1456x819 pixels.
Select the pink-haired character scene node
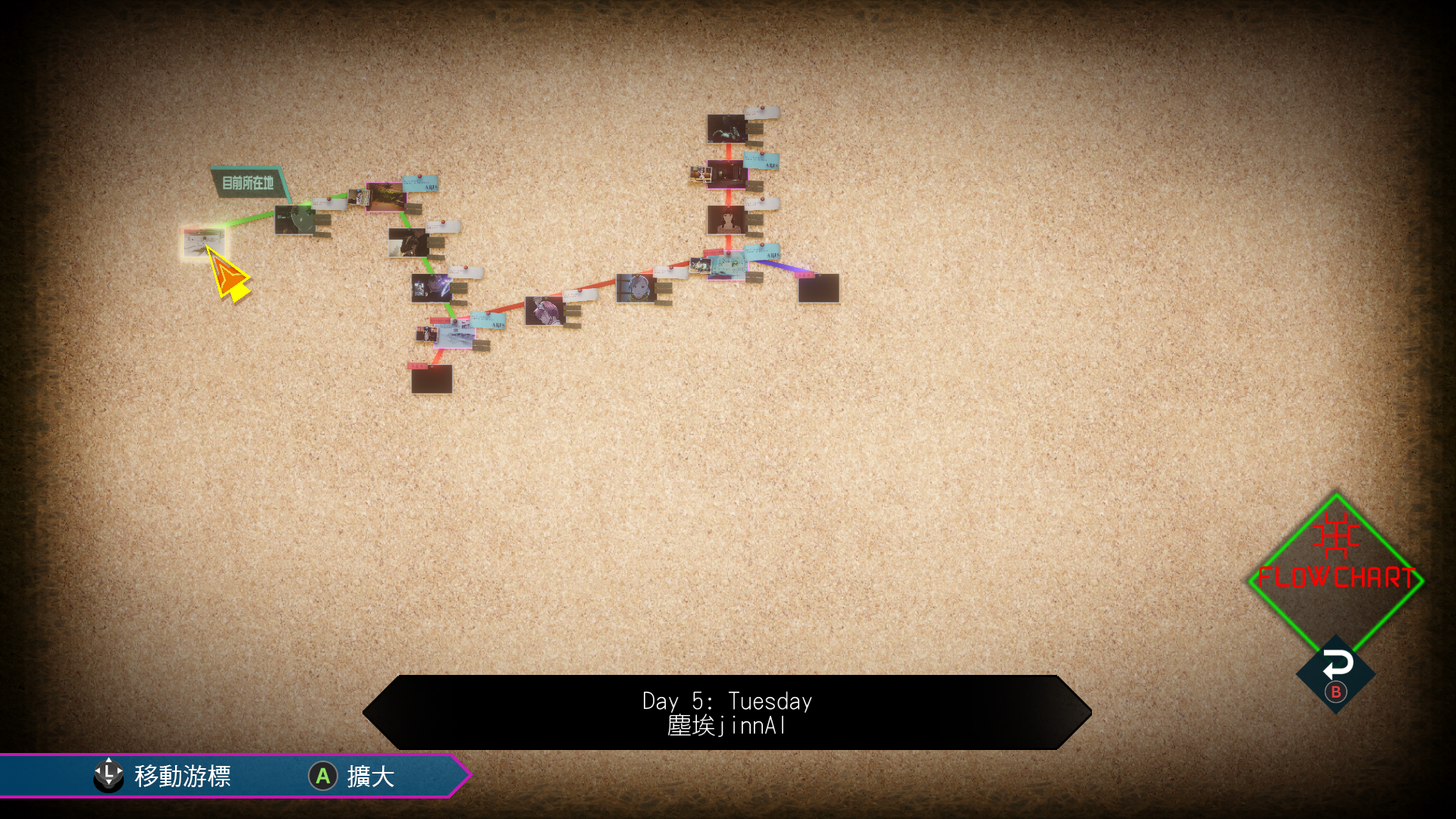pyautogui.click(x=544, y=310)
